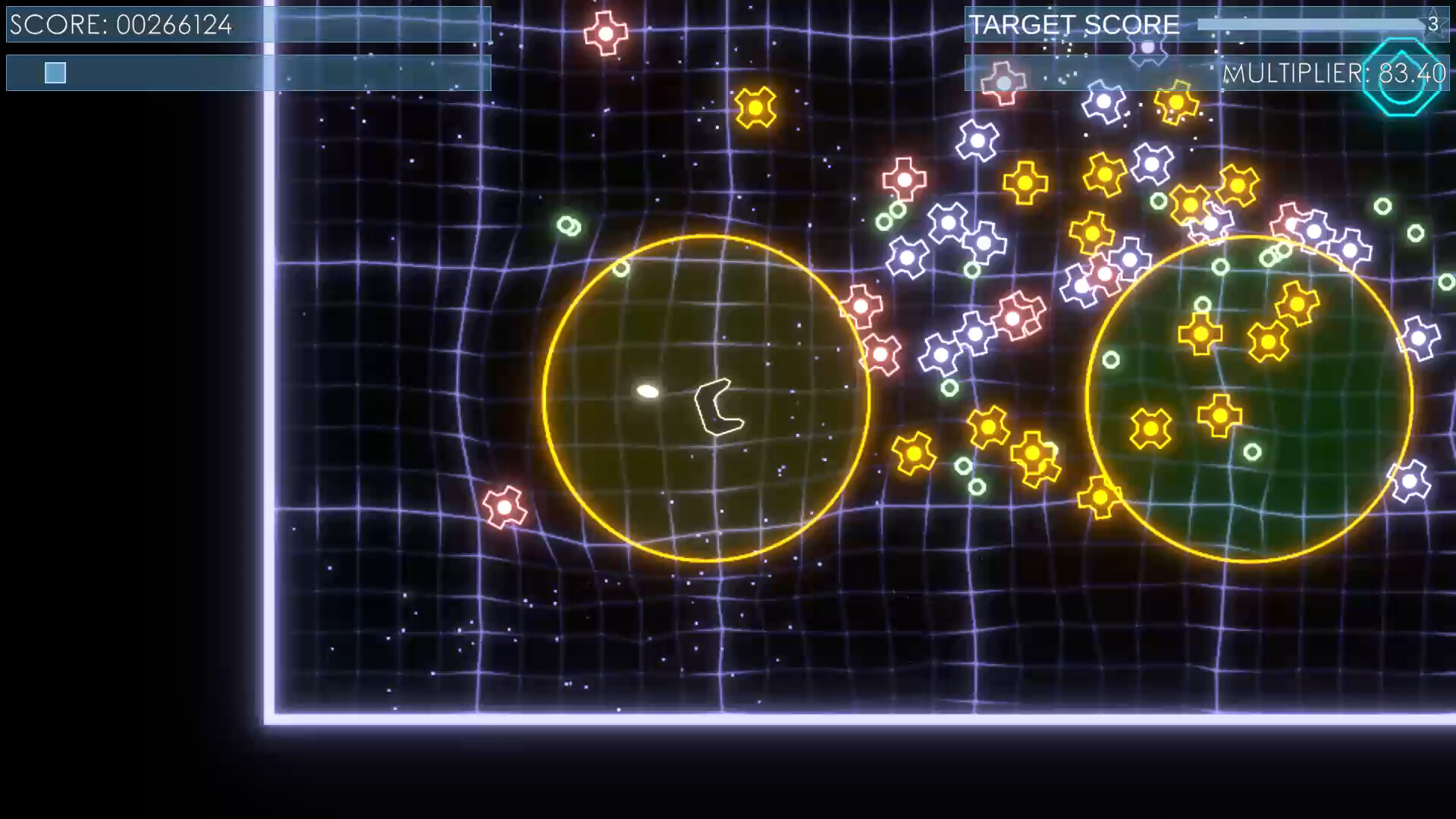Click the purple gear enemy below Target Score
Image resolution: width=1456 pixels, height=819 pixels.
(x=1147, y=47)
